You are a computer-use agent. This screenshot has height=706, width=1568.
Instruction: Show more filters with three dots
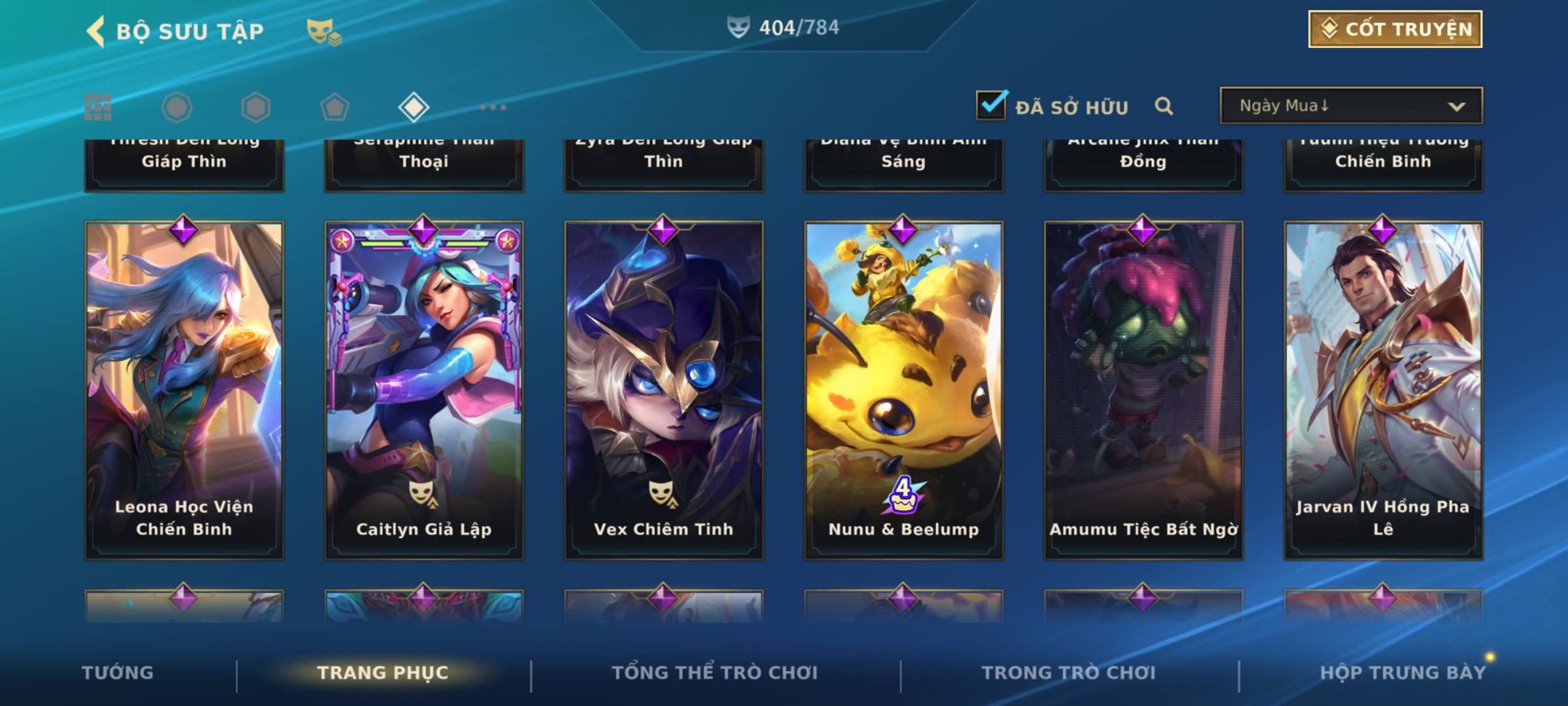click(493, 107)
